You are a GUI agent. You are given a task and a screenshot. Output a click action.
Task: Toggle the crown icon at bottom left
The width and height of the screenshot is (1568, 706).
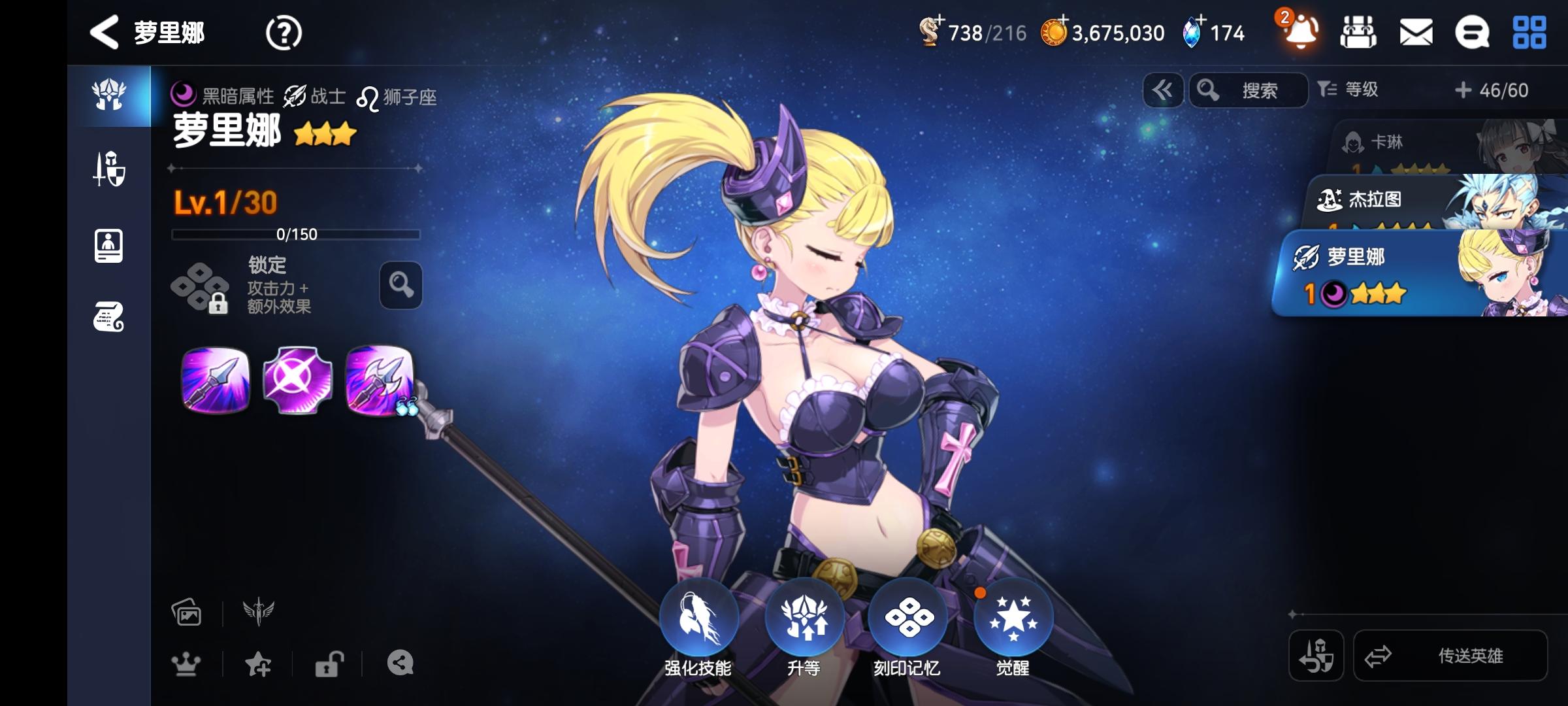click(187, 663)
